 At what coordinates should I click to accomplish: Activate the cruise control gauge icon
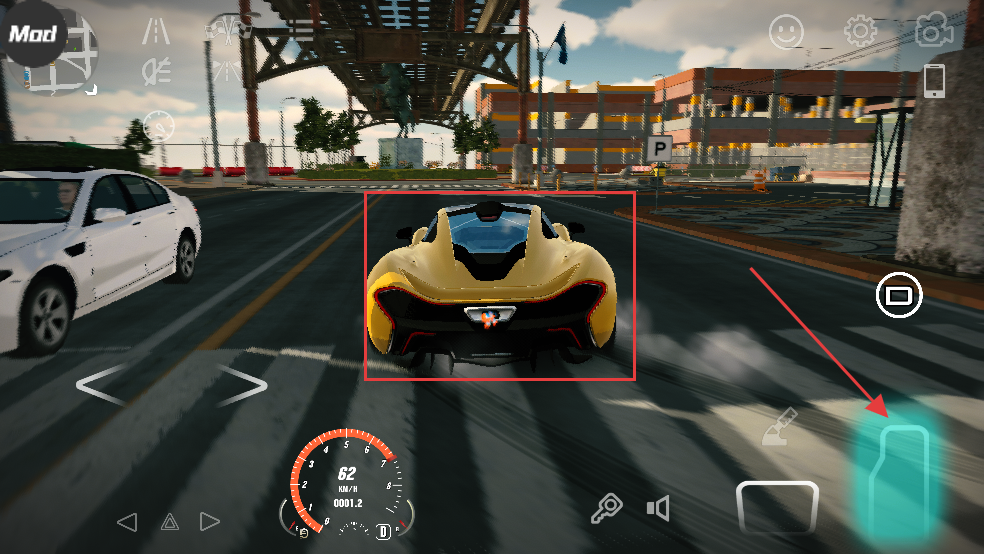158,125
